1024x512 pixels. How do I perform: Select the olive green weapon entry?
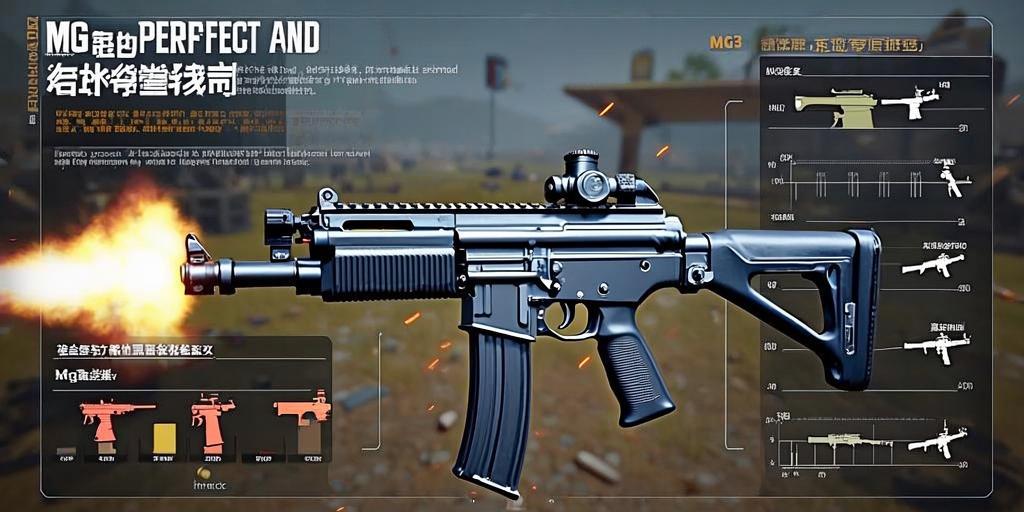click(x=834, y=108)
